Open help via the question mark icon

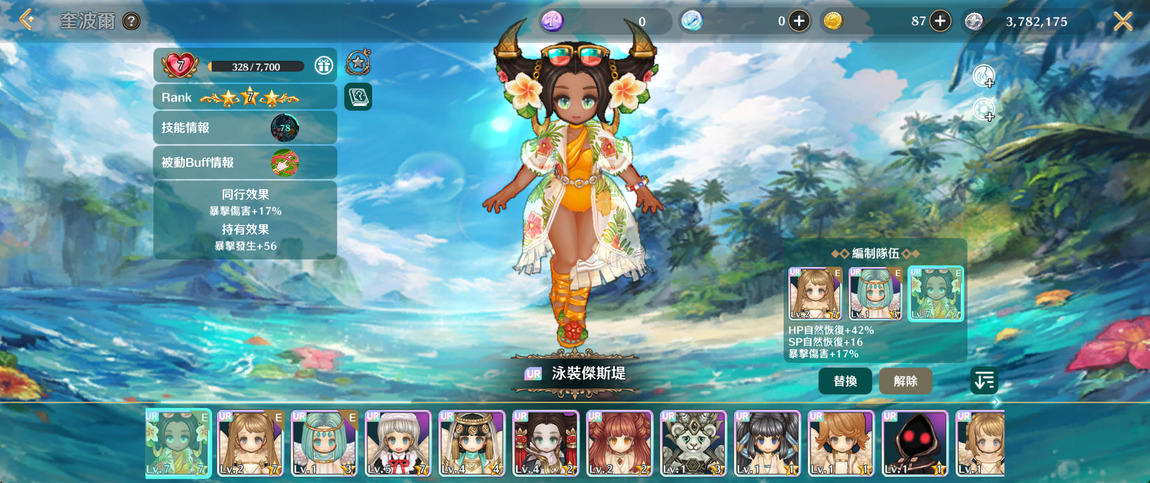coord(131,21)
